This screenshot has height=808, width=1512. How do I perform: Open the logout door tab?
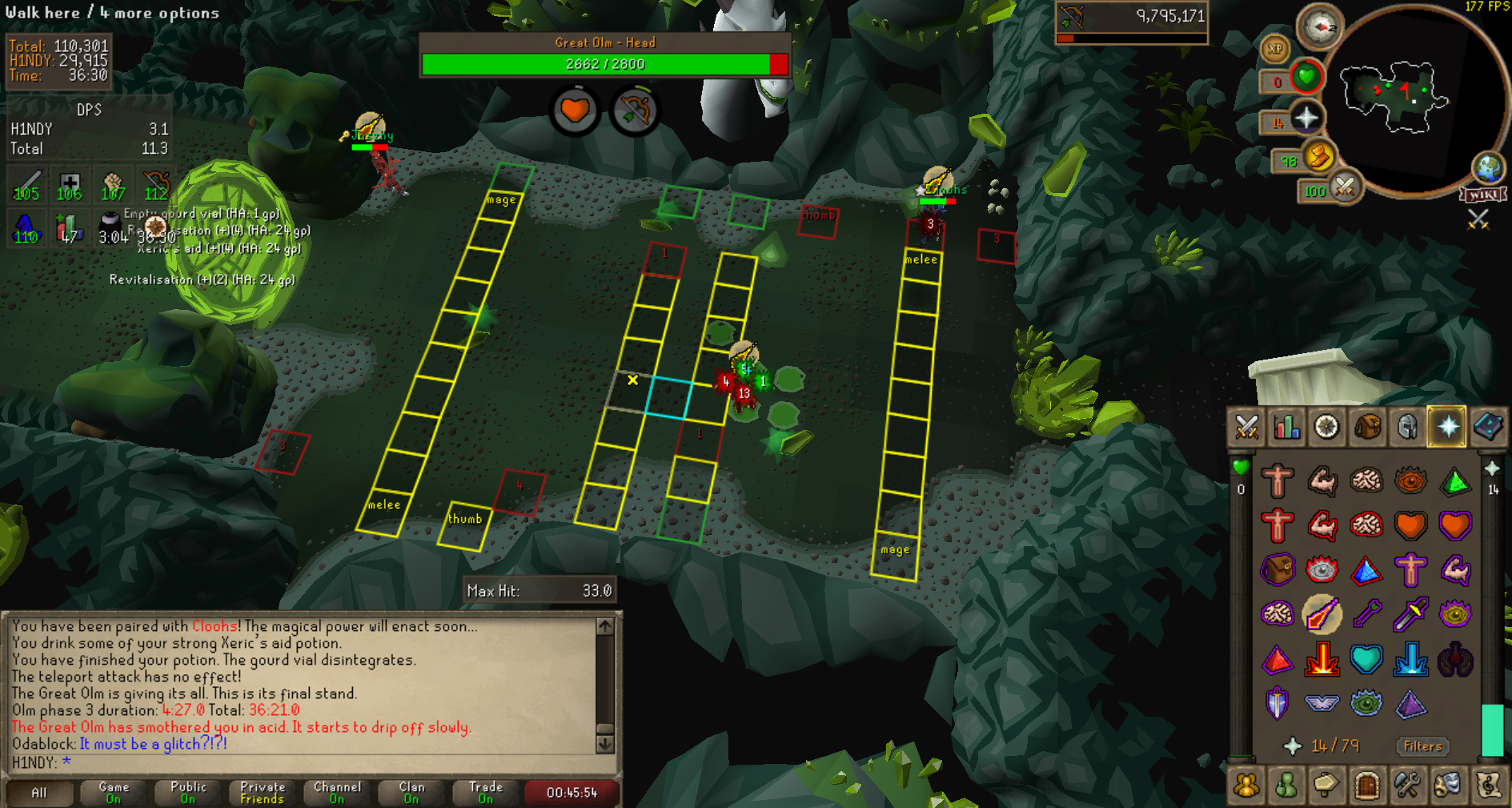tap(1367, 785)
